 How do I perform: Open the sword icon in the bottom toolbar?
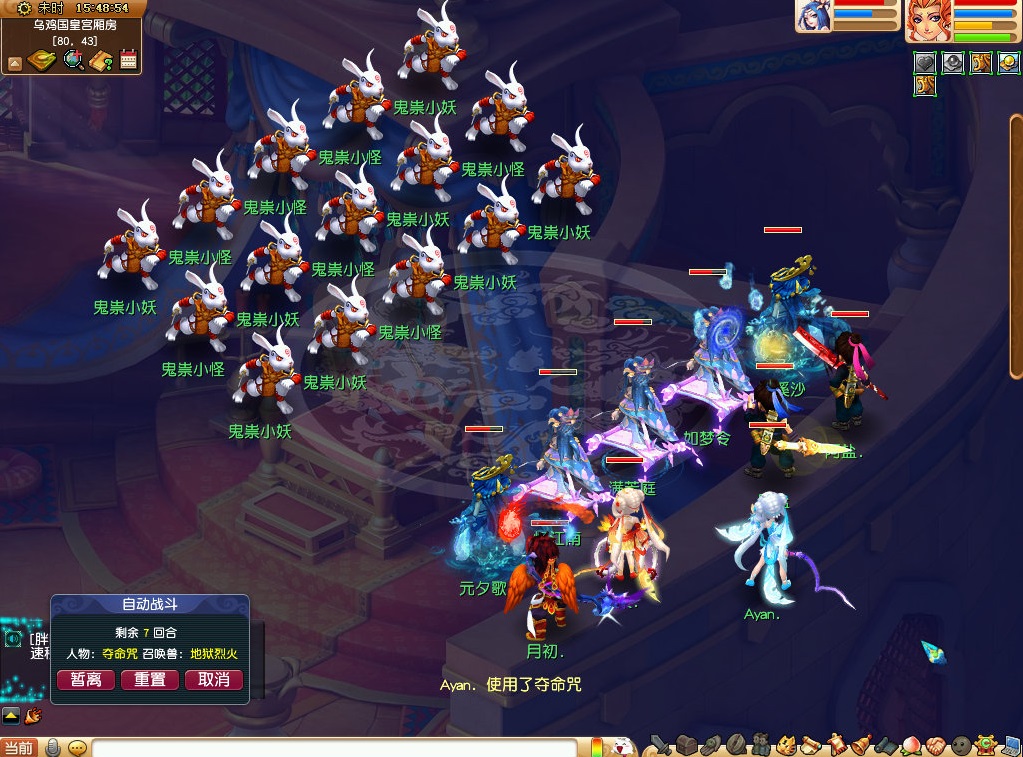coord(659,745)
